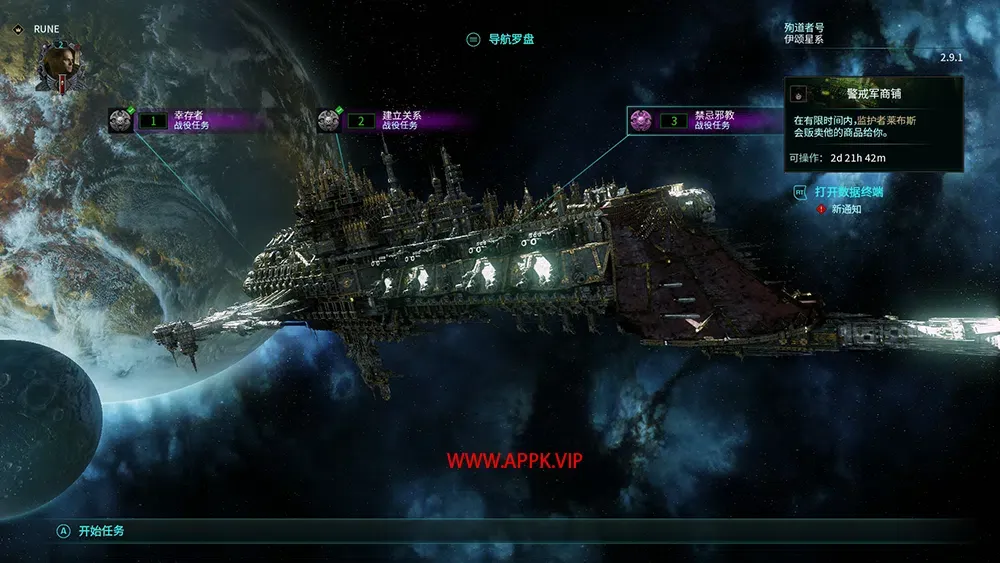This screenshot has height=563, width=1000.
Task: Open the 警戒军商铺 shop panel
Action: pyautogui.click(x=873, y=94)
